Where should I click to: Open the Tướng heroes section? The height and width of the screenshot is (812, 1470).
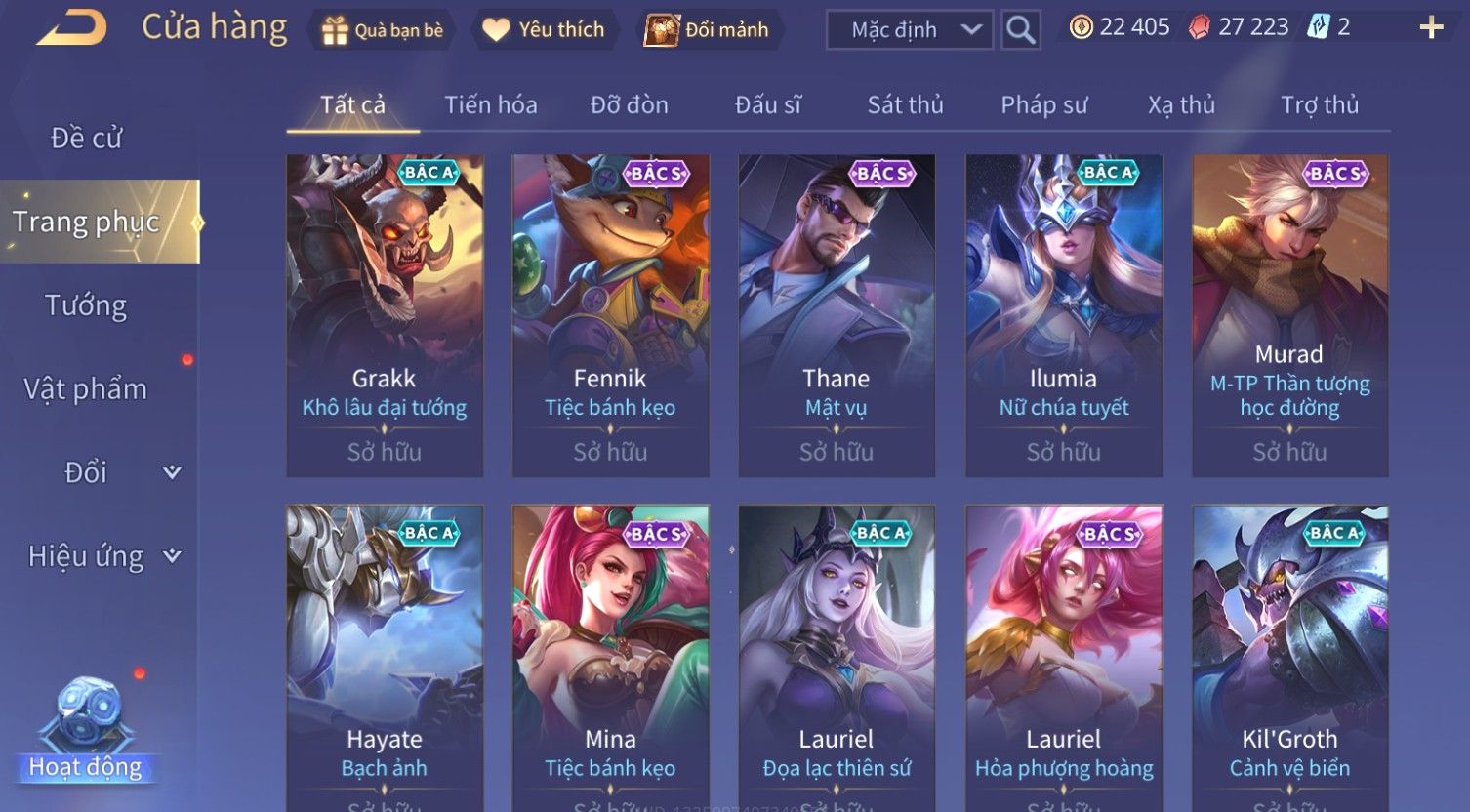coord(86,305)
